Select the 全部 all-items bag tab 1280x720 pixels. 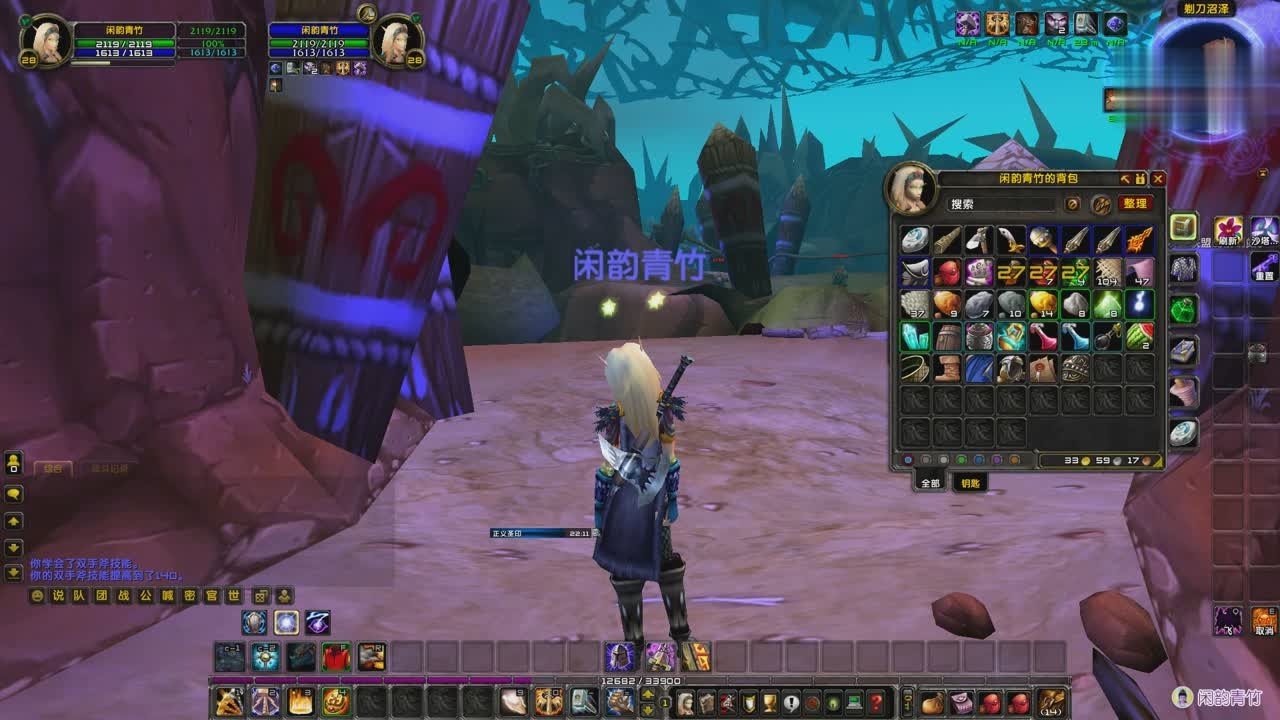[930, 482]
